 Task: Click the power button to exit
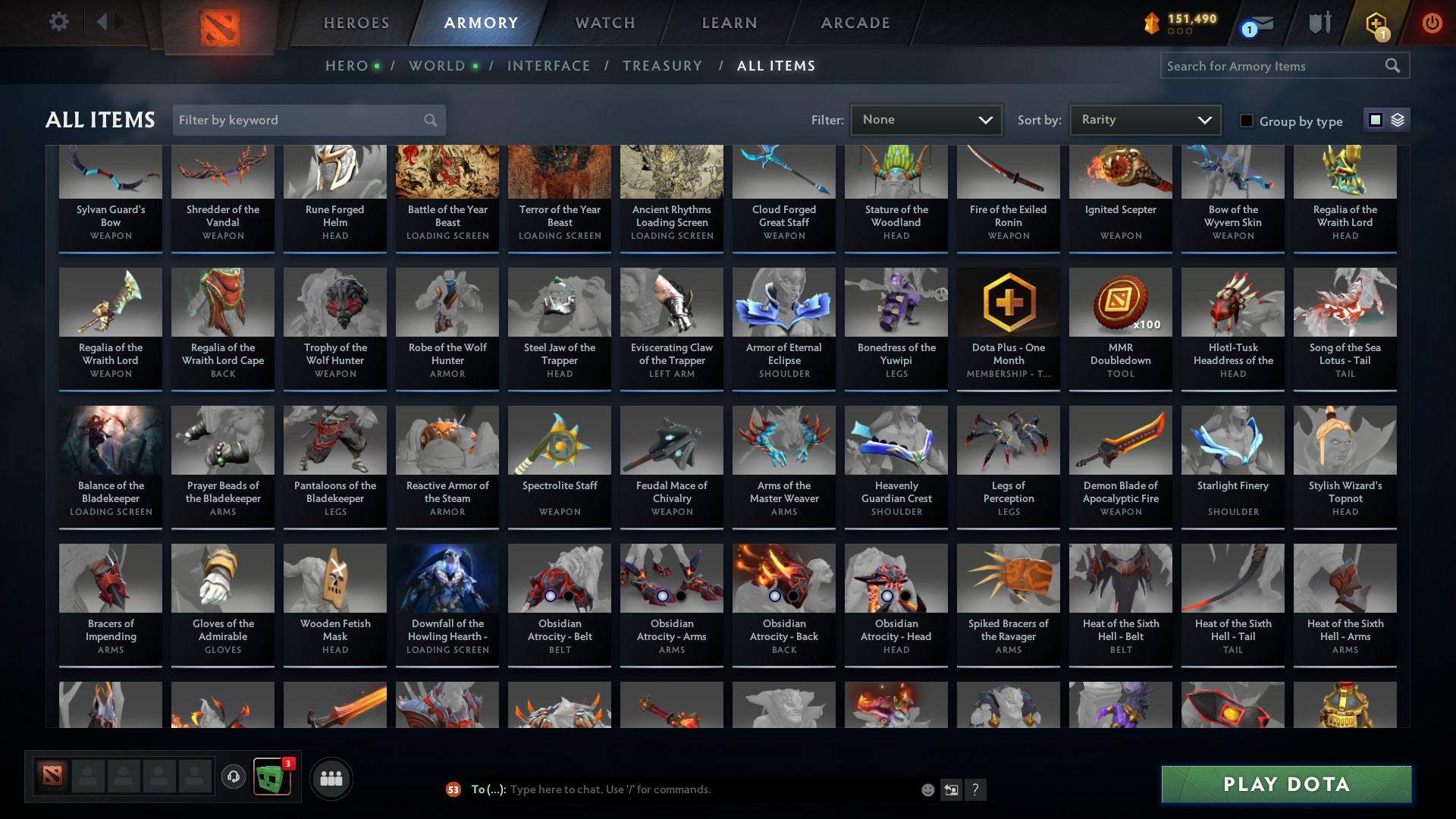tap(1432, 23)
